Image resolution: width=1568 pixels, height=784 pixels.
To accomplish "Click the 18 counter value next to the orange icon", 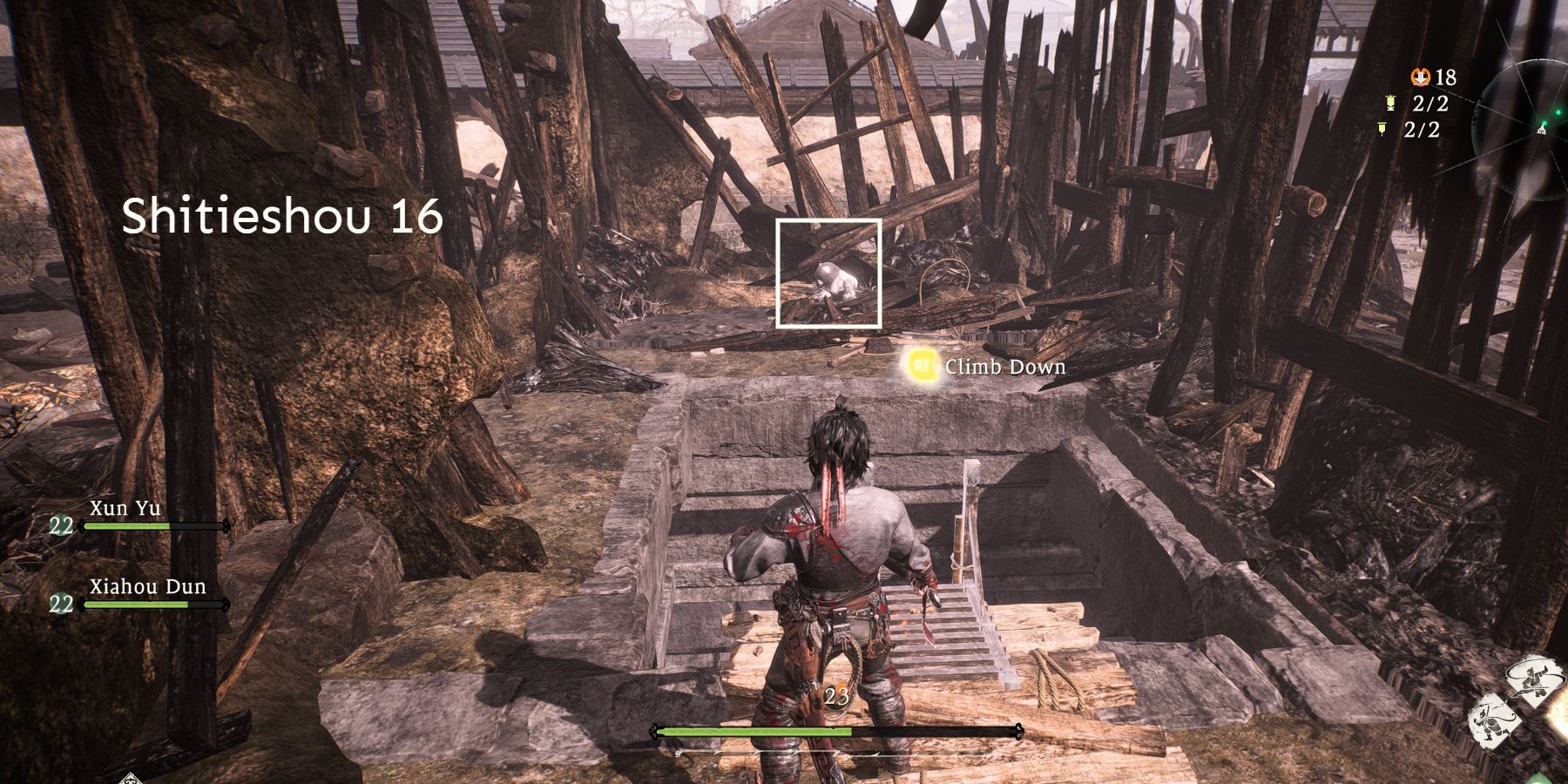I will (x=1446, y=78).
